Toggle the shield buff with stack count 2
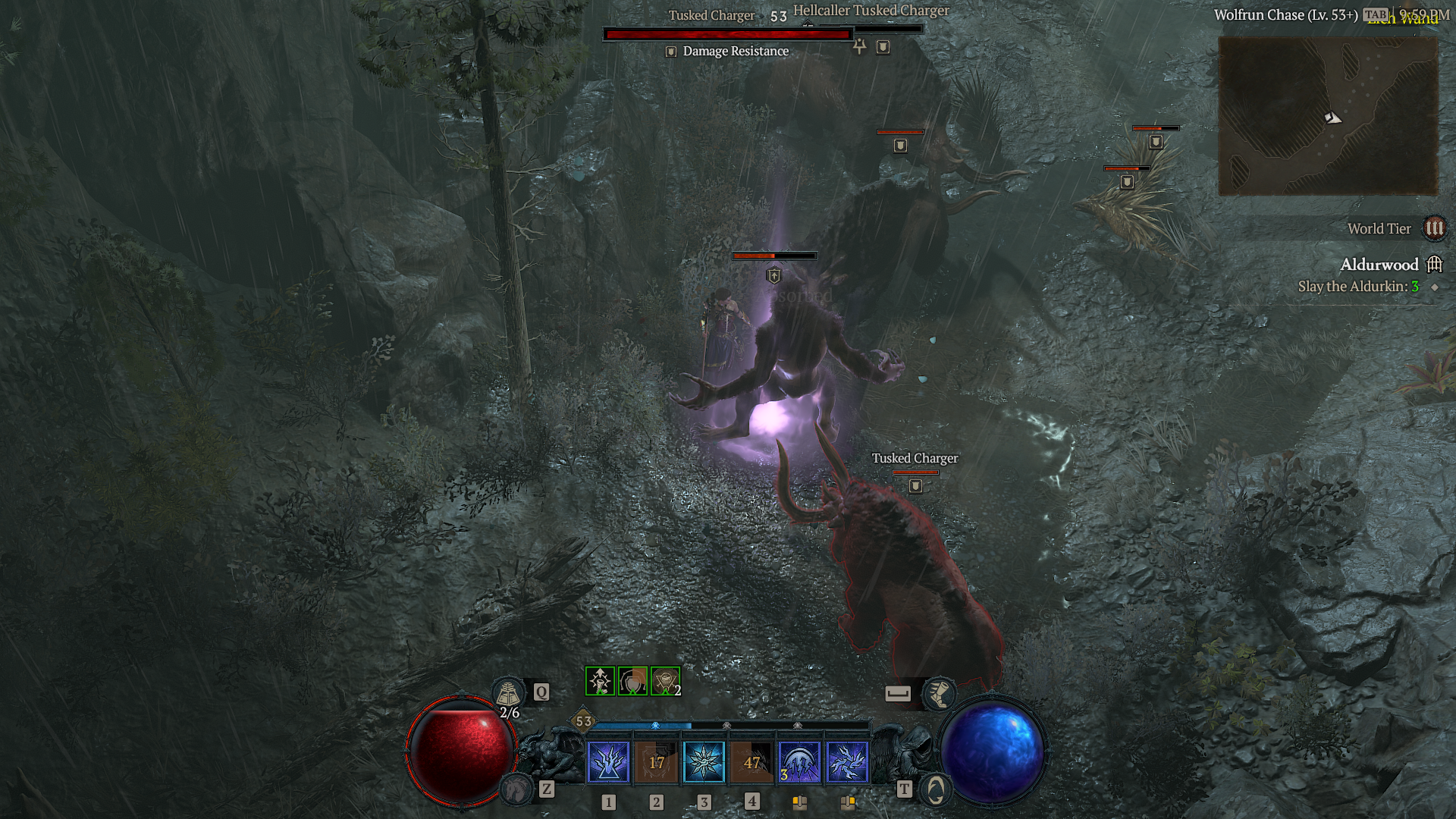The image size is (1456, 819). coord(664,680)
